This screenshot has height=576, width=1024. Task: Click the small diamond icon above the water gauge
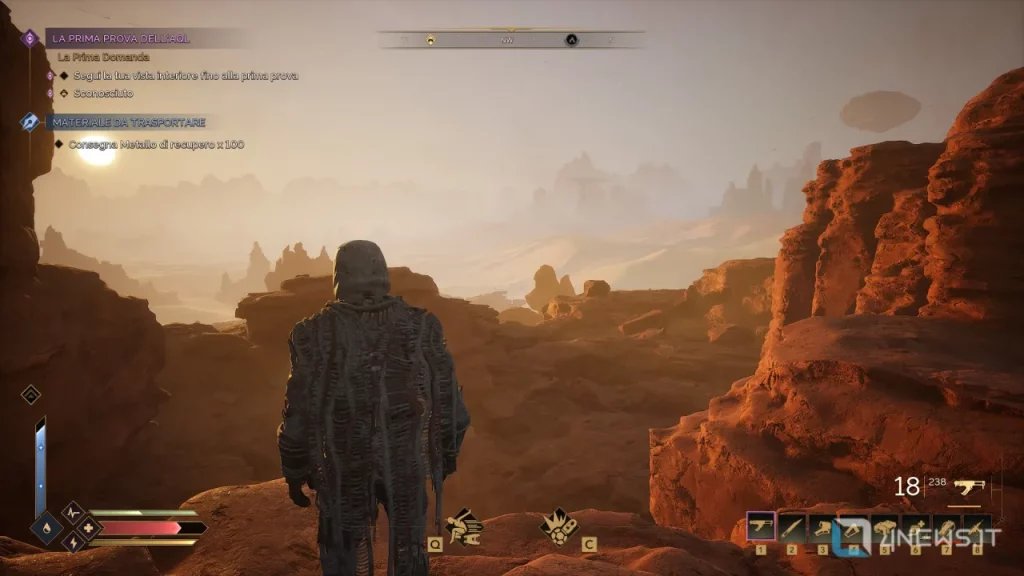pos(30,395)
